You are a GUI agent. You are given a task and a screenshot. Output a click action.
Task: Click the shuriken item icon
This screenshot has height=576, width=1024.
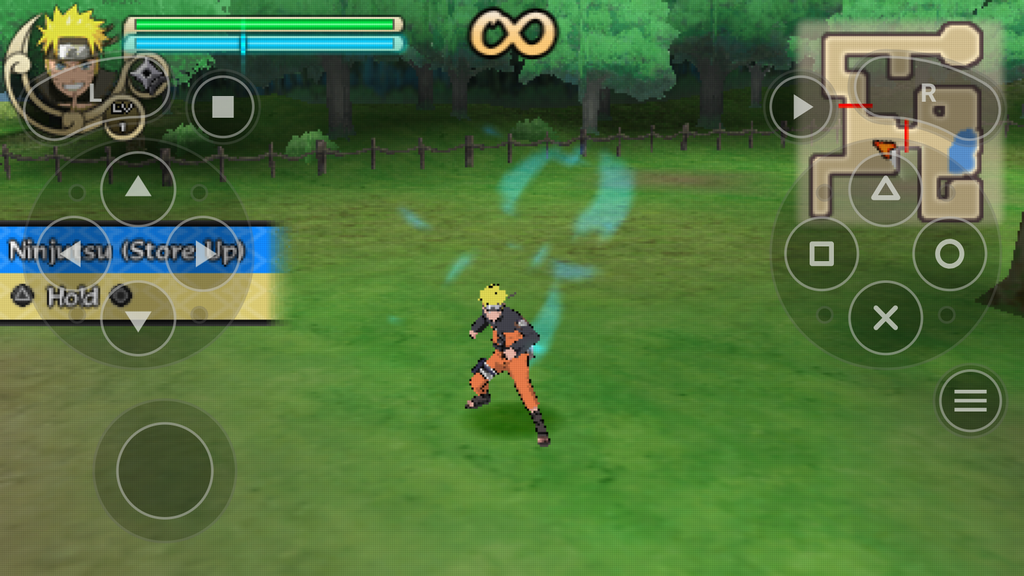tap(150, 75)
